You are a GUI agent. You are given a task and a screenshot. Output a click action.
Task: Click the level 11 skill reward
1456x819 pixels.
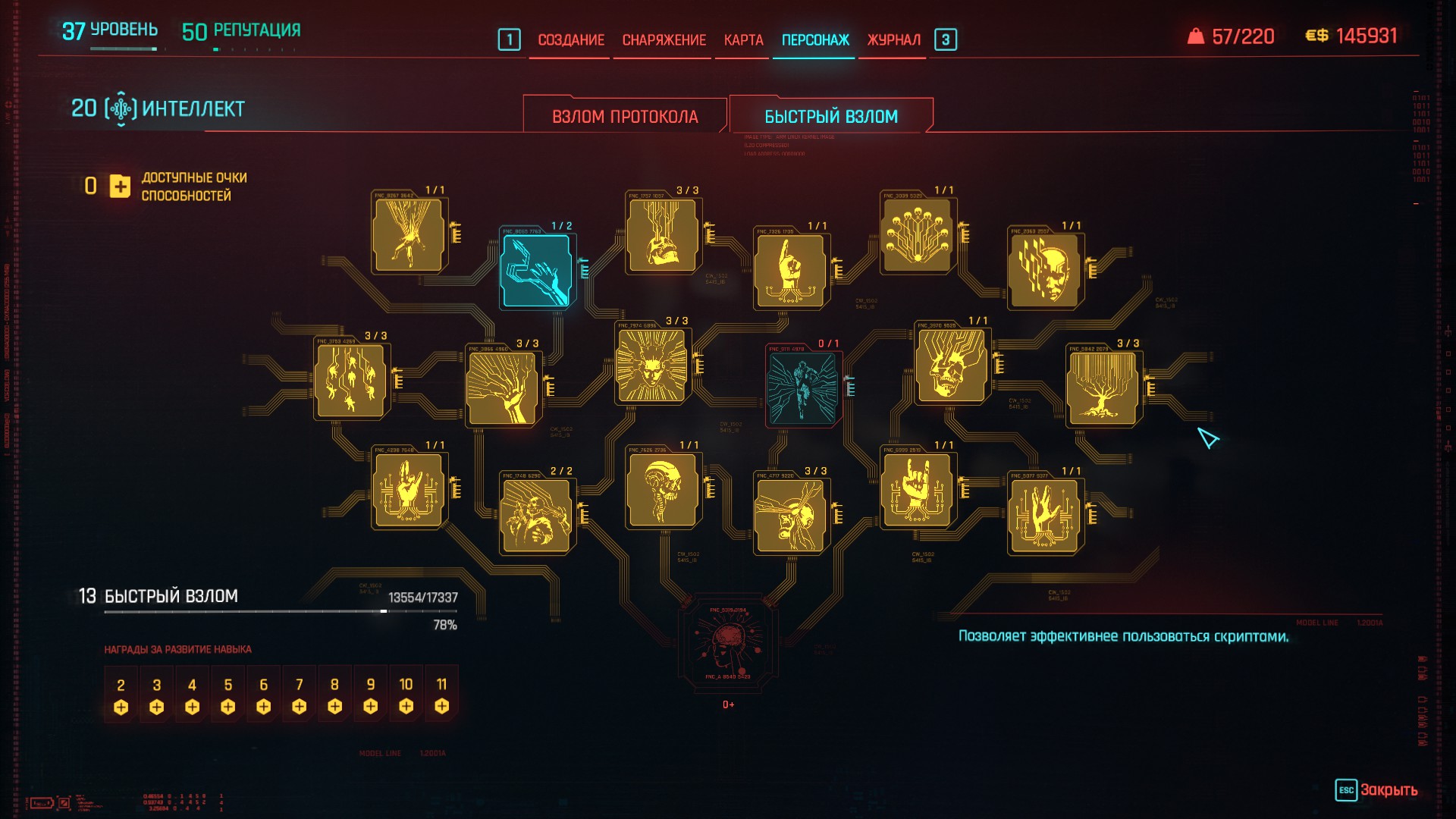pyautogui.click(x=441, y=695)
